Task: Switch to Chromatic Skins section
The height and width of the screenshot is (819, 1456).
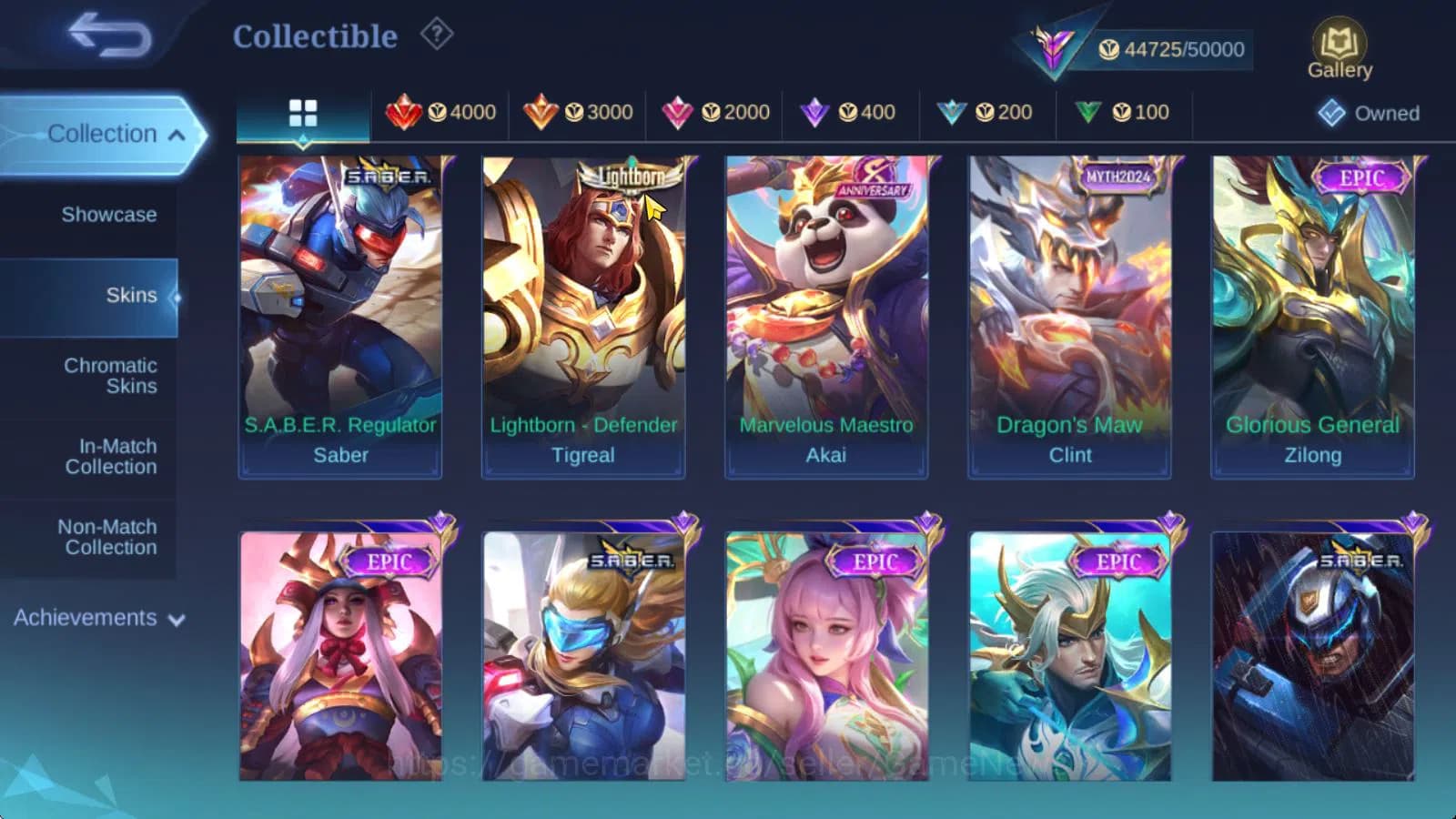Action: click(111, 375)
